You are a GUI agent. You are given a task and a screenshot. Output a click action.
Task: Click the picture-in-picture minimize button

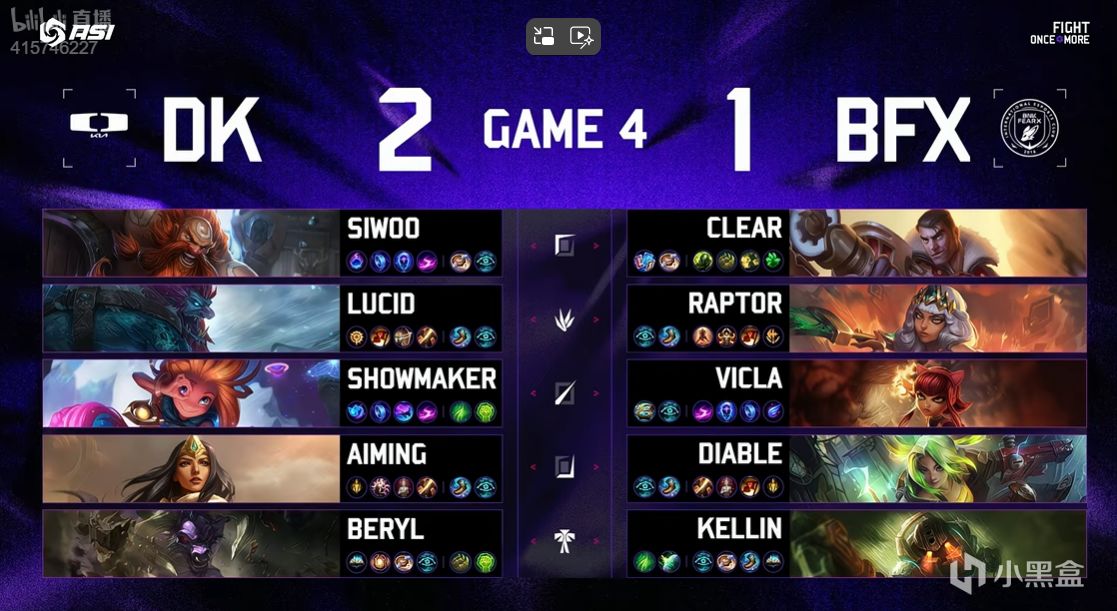pos(544,37)
